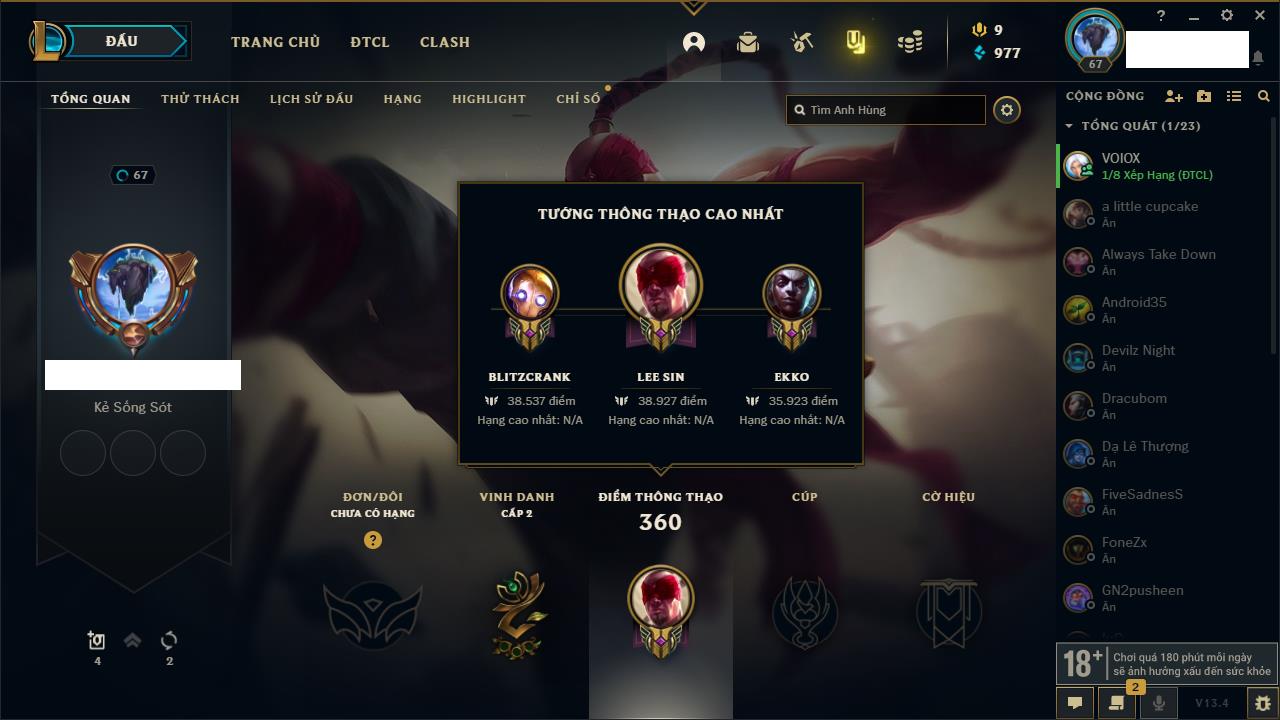Collapse the TỔNG QUÁT friends group
Viewport: 1280px width, 720px height.
coord(1069,126)
